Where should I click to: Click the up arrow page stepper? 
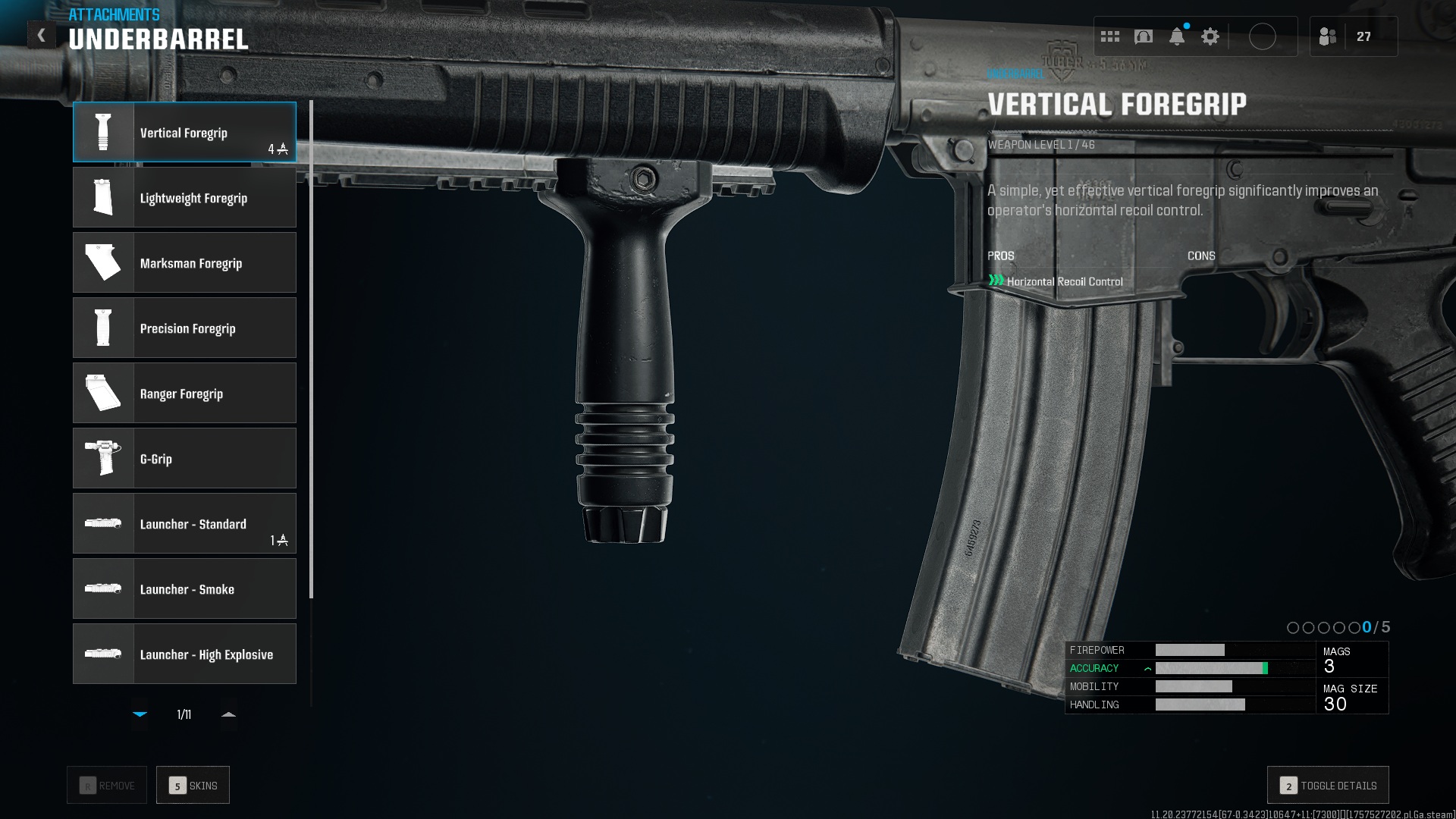(228, 714)
